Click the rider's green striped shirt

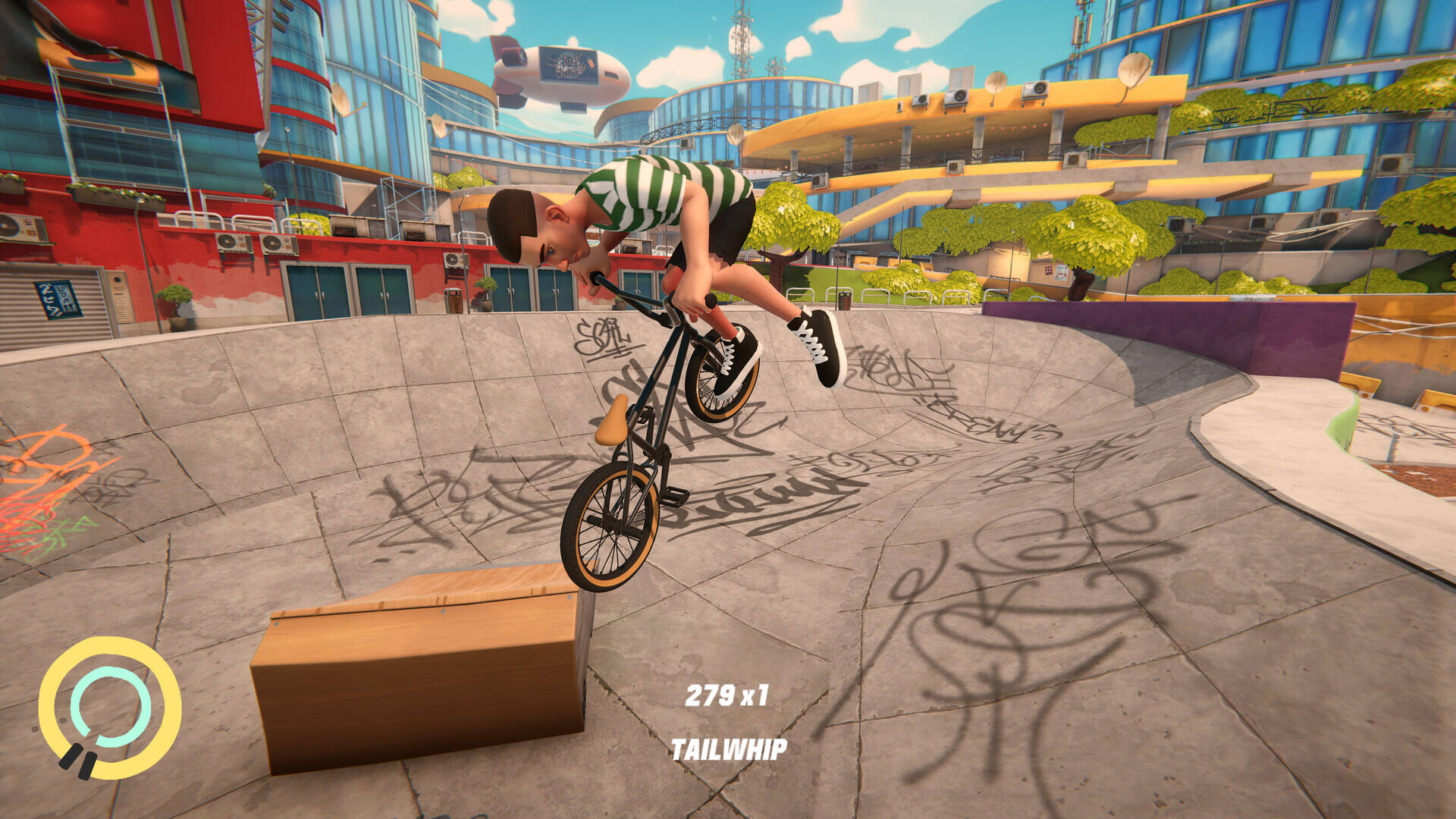coord(660,190)
